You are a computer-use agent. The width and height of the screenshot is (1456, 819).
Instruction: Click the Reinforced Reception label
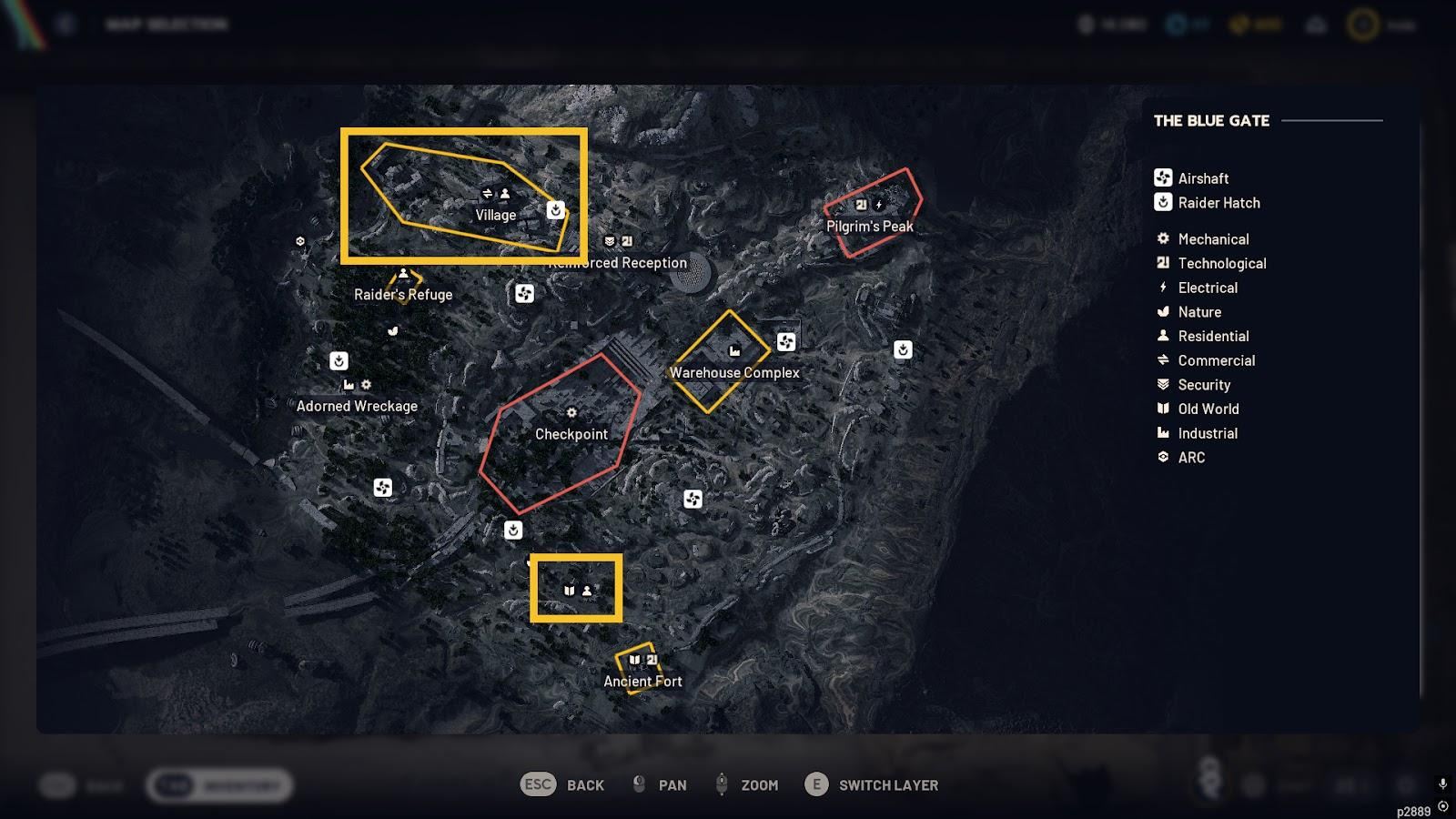tap(619, 263)
